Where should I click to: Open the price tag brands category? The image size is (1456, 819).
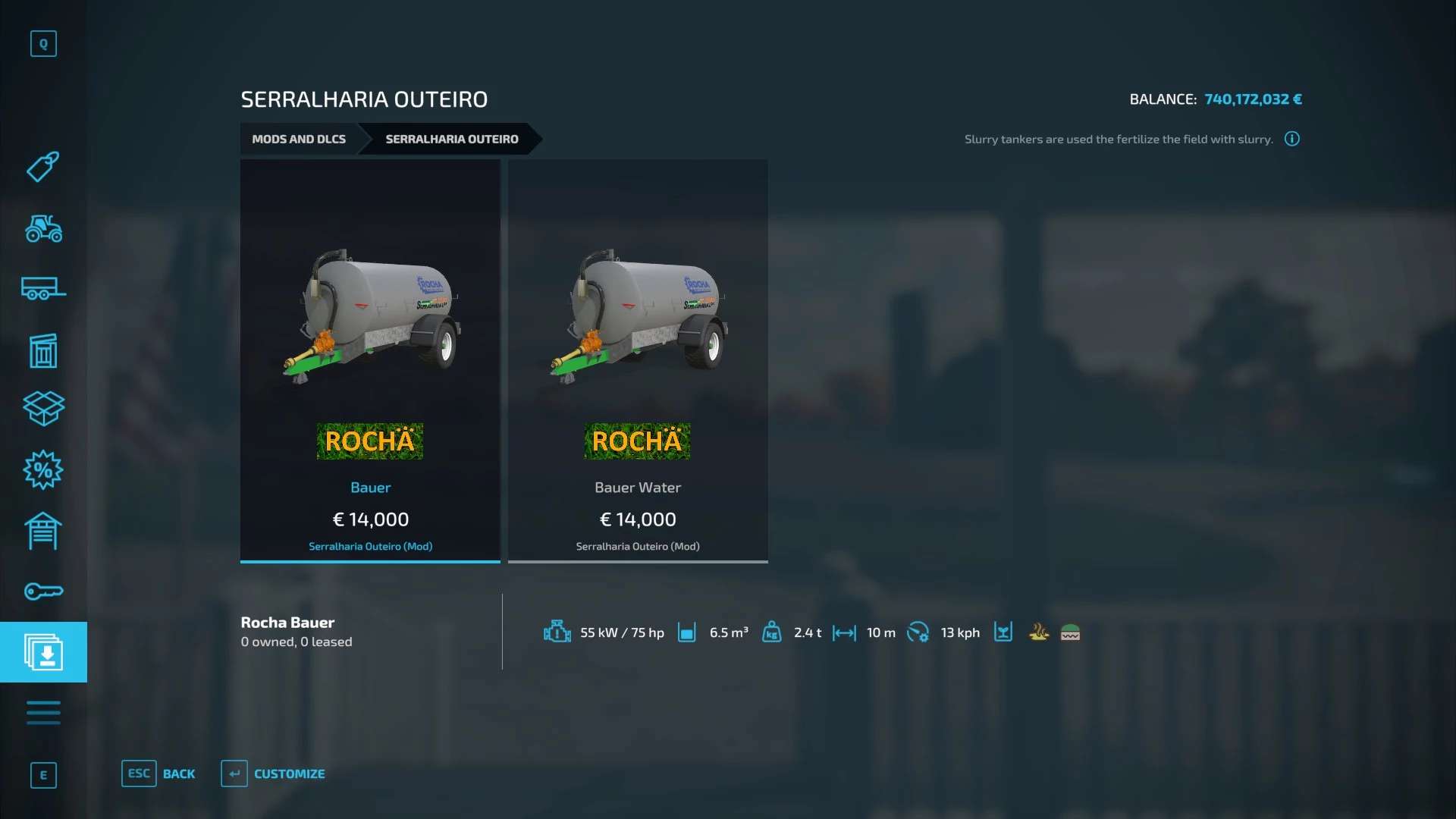pos(43,167)
